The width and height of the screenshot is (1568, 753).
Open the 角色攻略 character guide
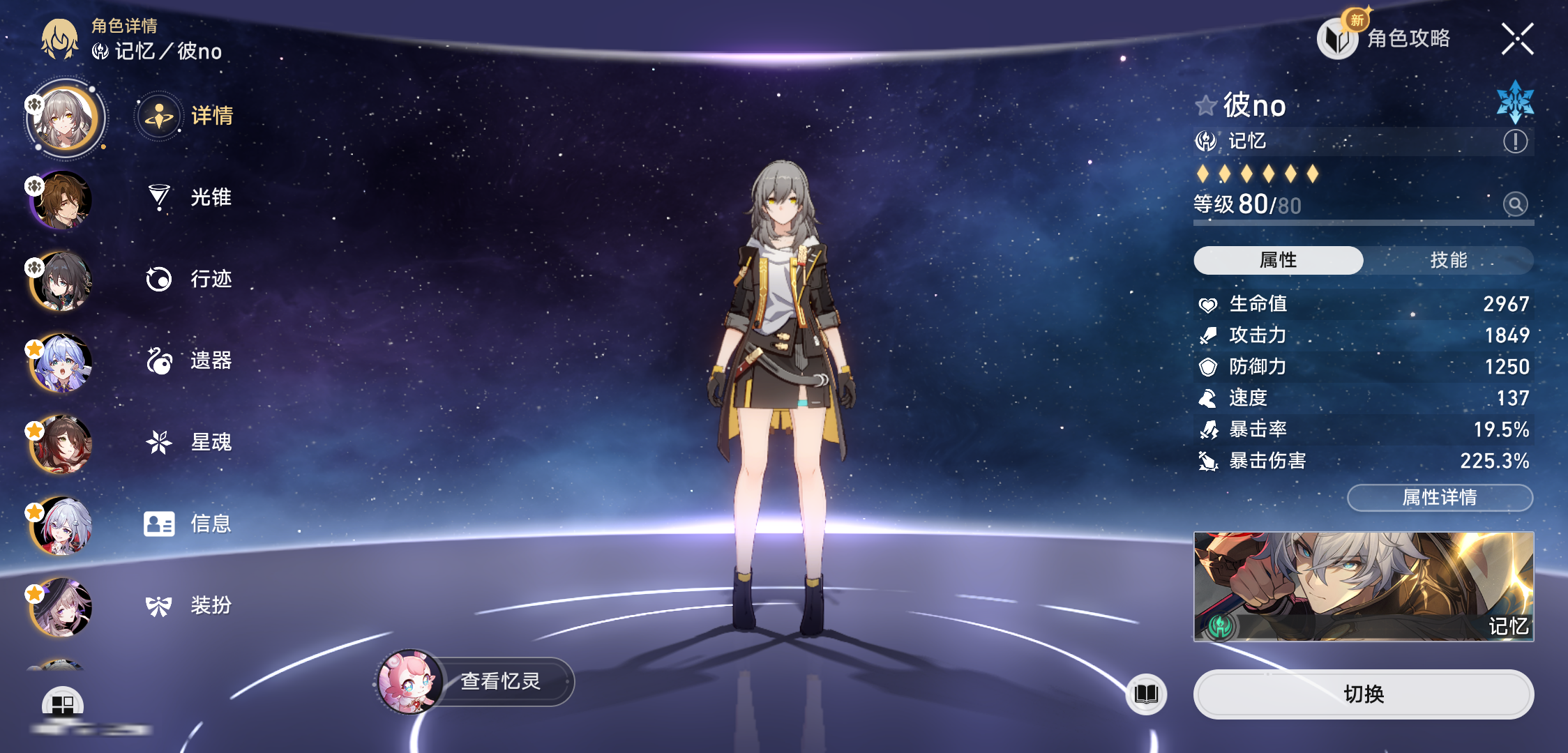coord(1385,38)
